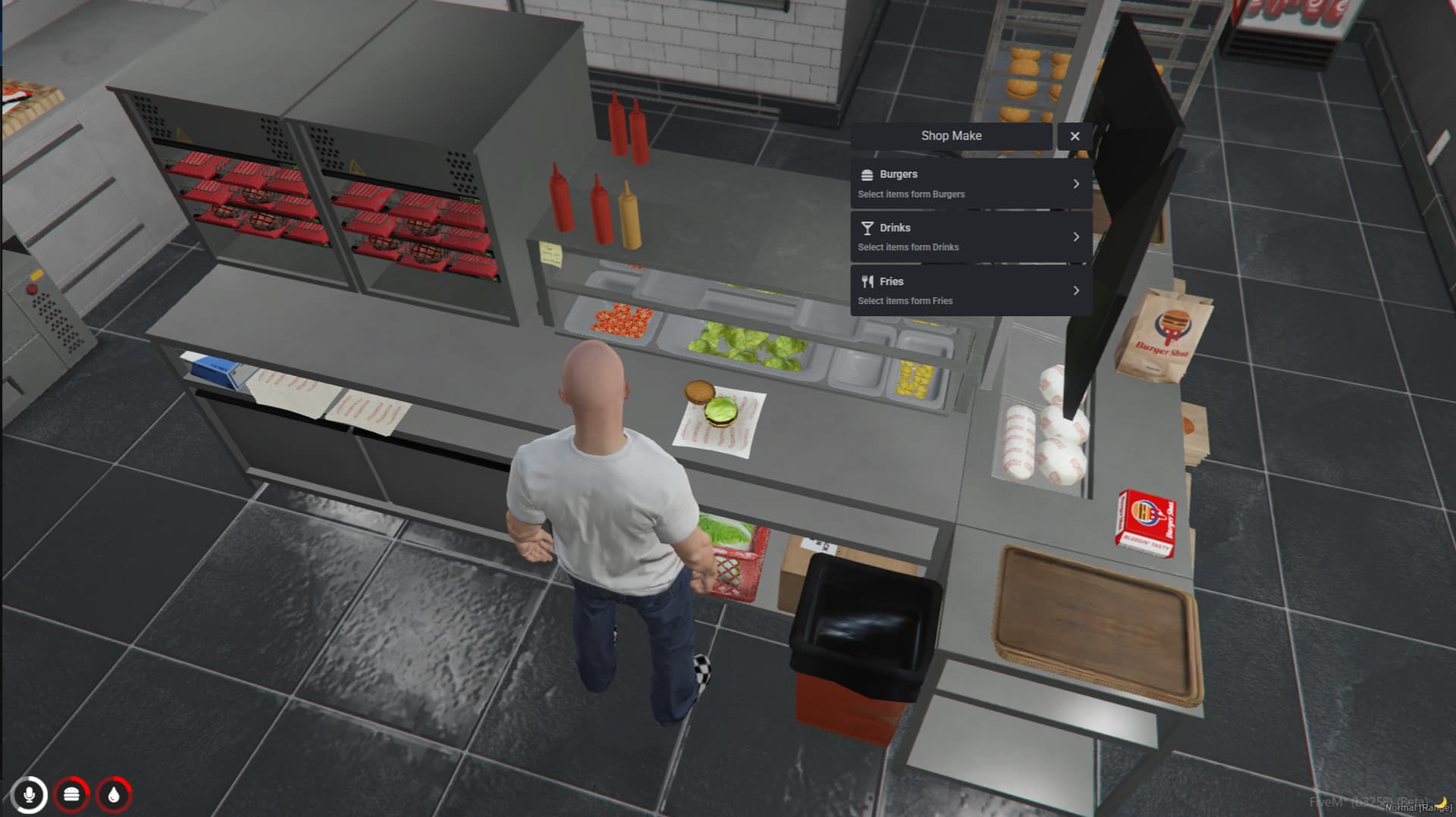Click Select items form Fries
The width and height of the screenshot is (1456, 817).
[x=905, y=301]
